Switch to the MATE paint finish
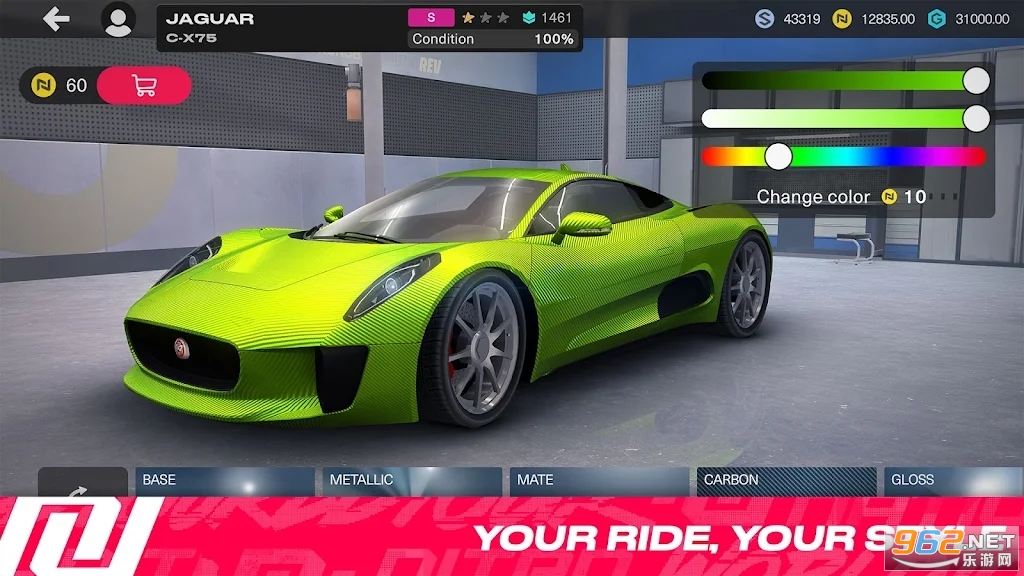Screen dimensions: 1024x576 [599, 481]
